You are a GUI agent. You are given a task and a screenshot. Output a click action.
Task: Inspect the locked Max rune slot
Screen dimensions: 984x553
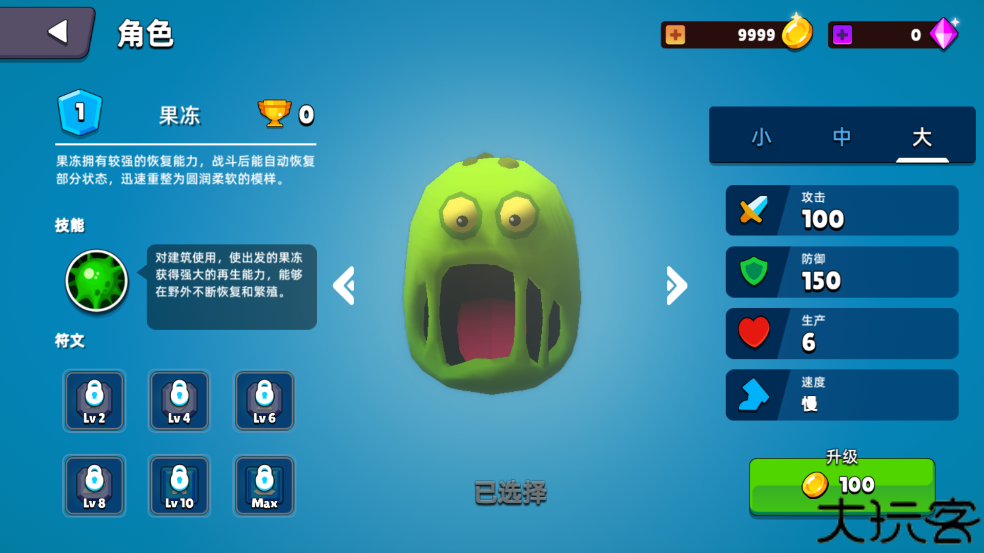(x=264, y=486)
